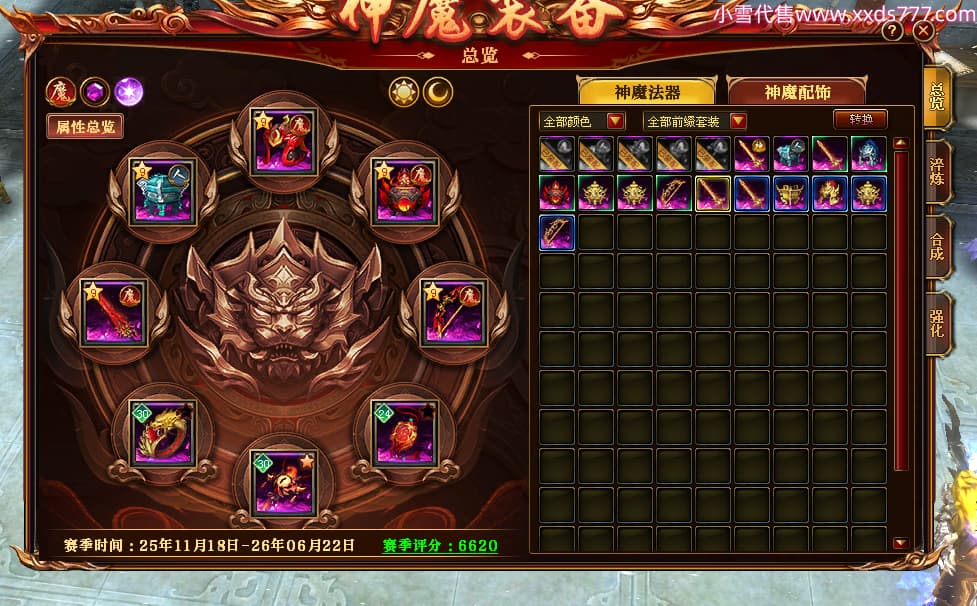
Task: Select the sun icon toggle
Action: (x=403, y=92)
